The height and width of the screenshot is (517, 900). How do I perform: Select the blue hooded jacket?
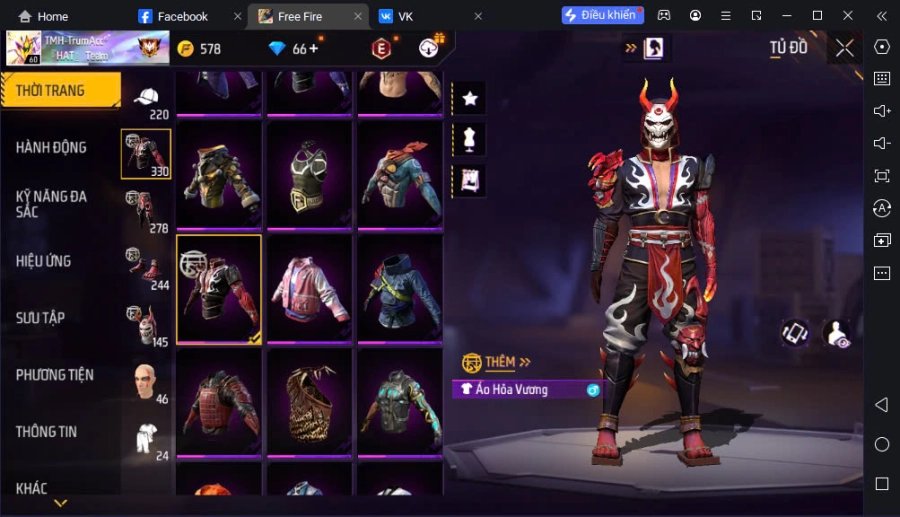pyautogui.click(x=399, y=289)
